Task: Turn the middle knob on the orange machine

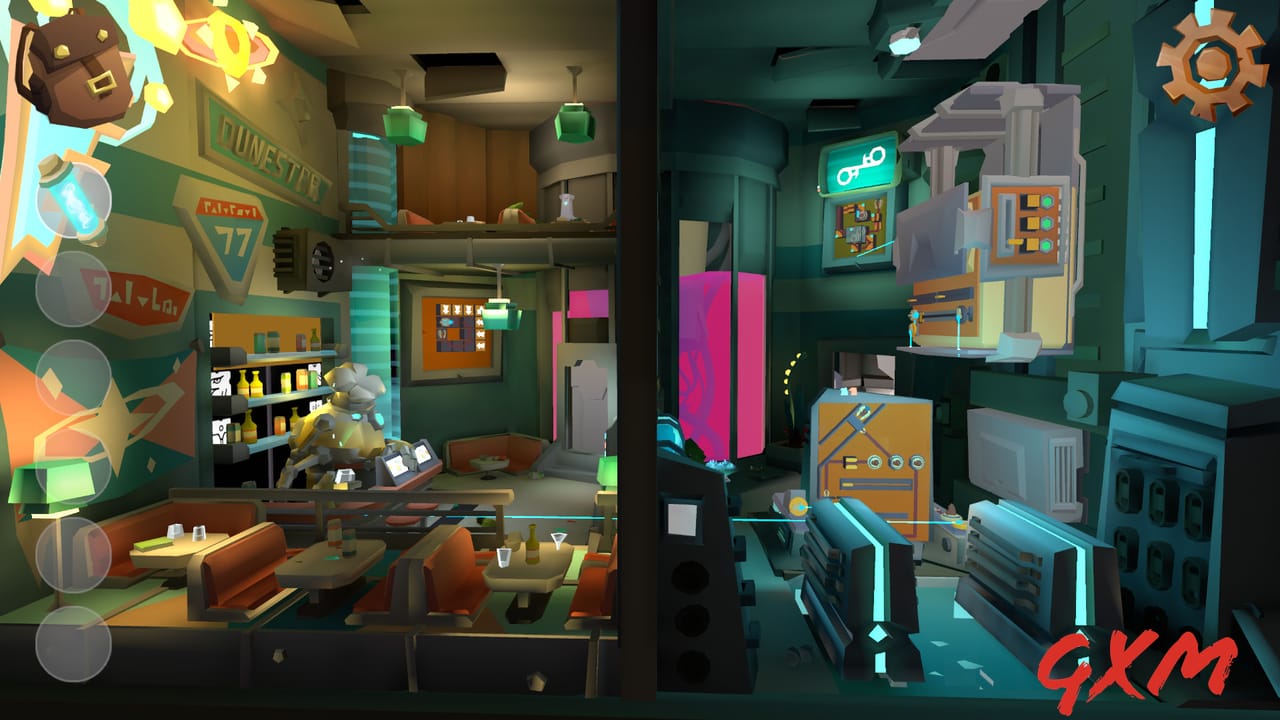Action: (x=896, y=463)
